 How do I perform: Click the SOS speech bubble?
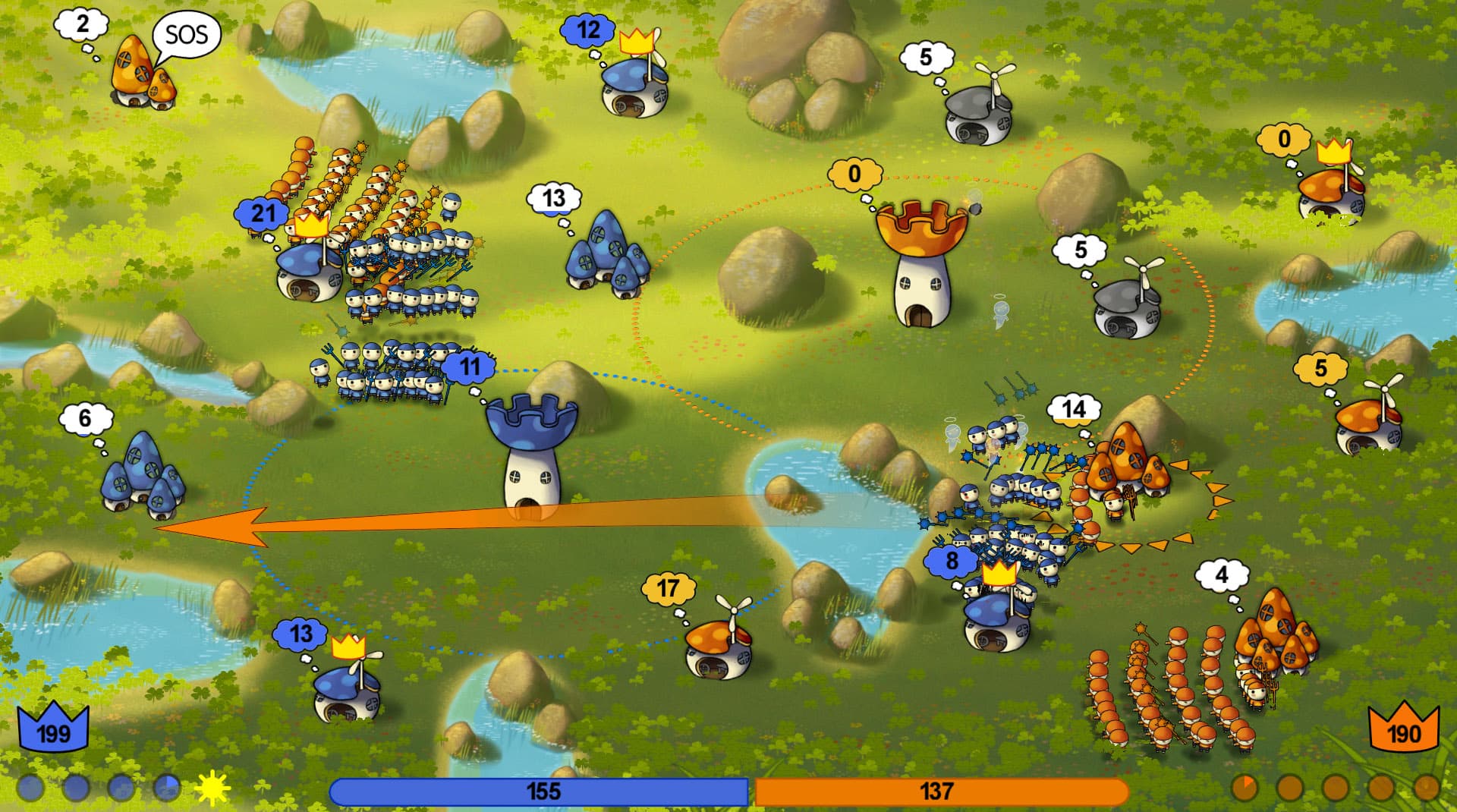pyautogui.click(x=186, y=34)
